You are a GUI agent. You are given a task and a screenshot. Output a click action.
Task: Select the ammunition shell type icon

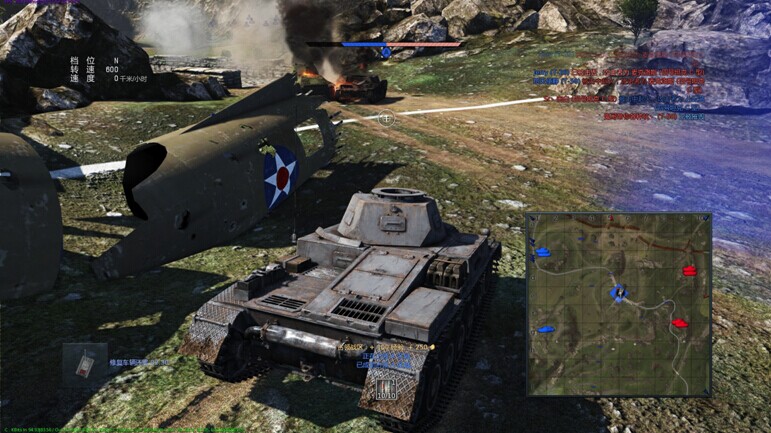tap(386, 385)
